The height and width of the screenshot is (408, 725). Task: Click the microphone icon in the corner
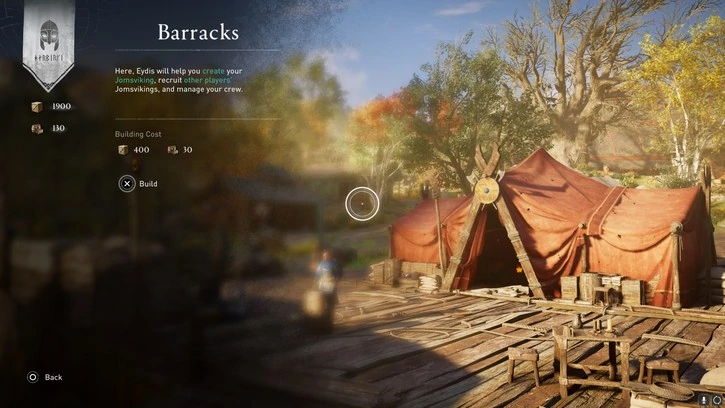704,399
